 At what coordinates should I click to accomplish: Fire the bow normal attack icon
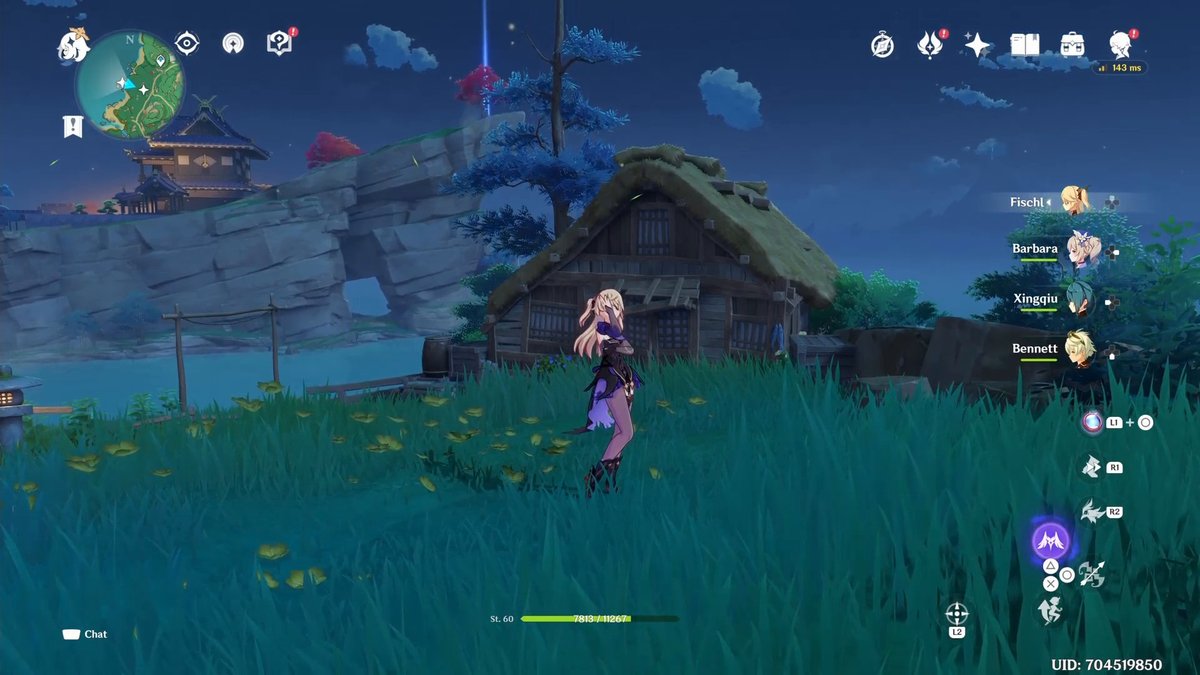[1092, 574]
